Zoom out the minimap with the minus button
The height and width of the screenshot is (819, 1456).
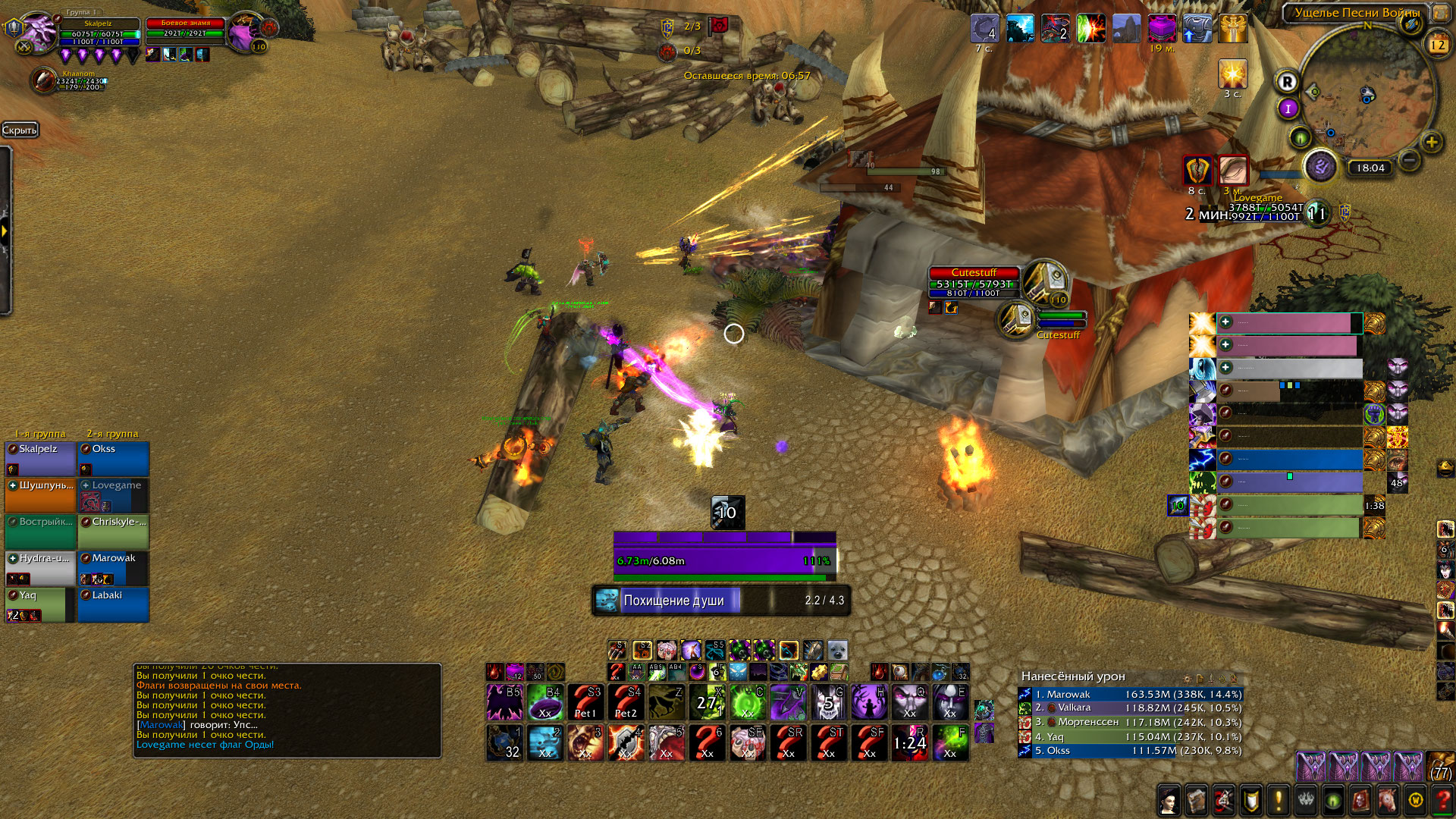click(1409, 160)
